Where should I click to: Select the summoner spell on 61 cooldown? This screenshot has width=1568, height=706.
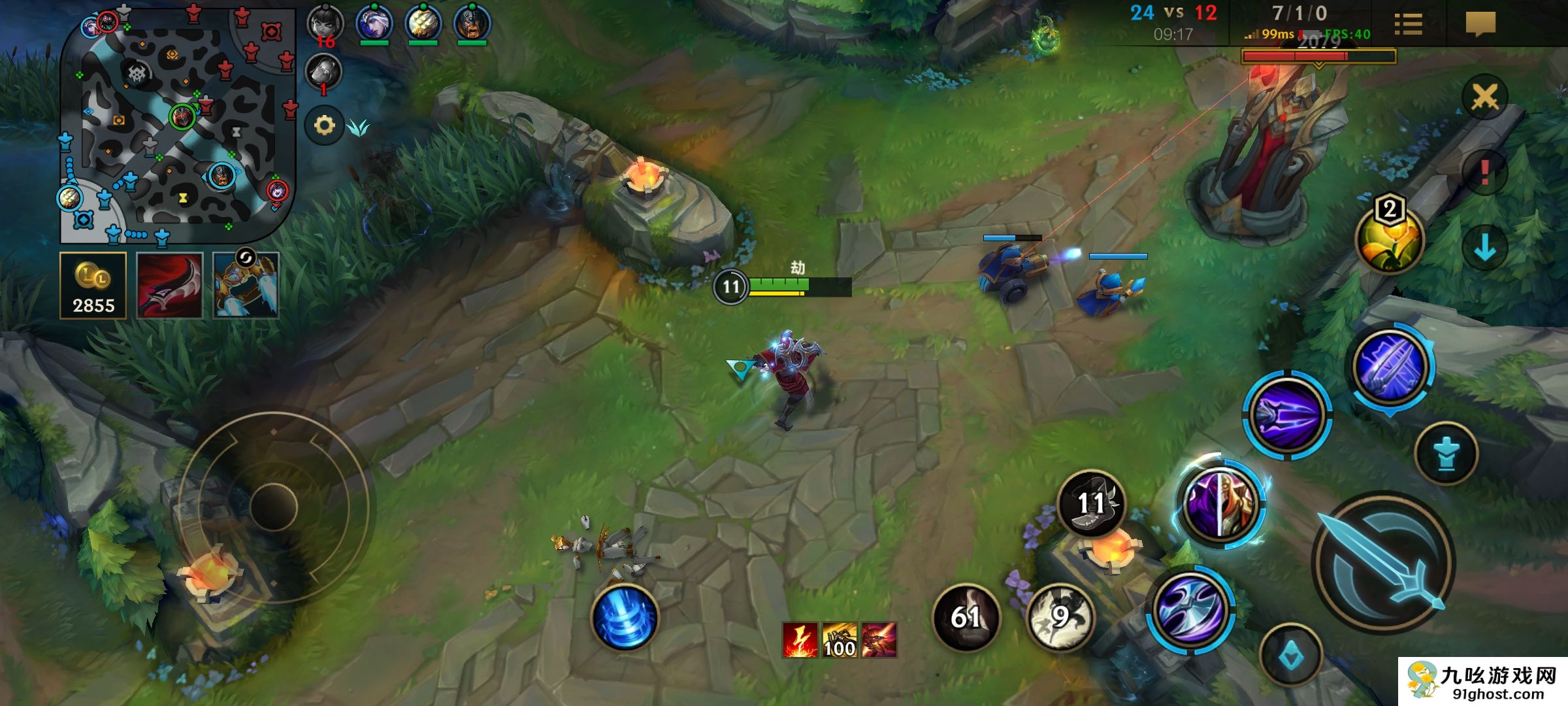(966, 617)
